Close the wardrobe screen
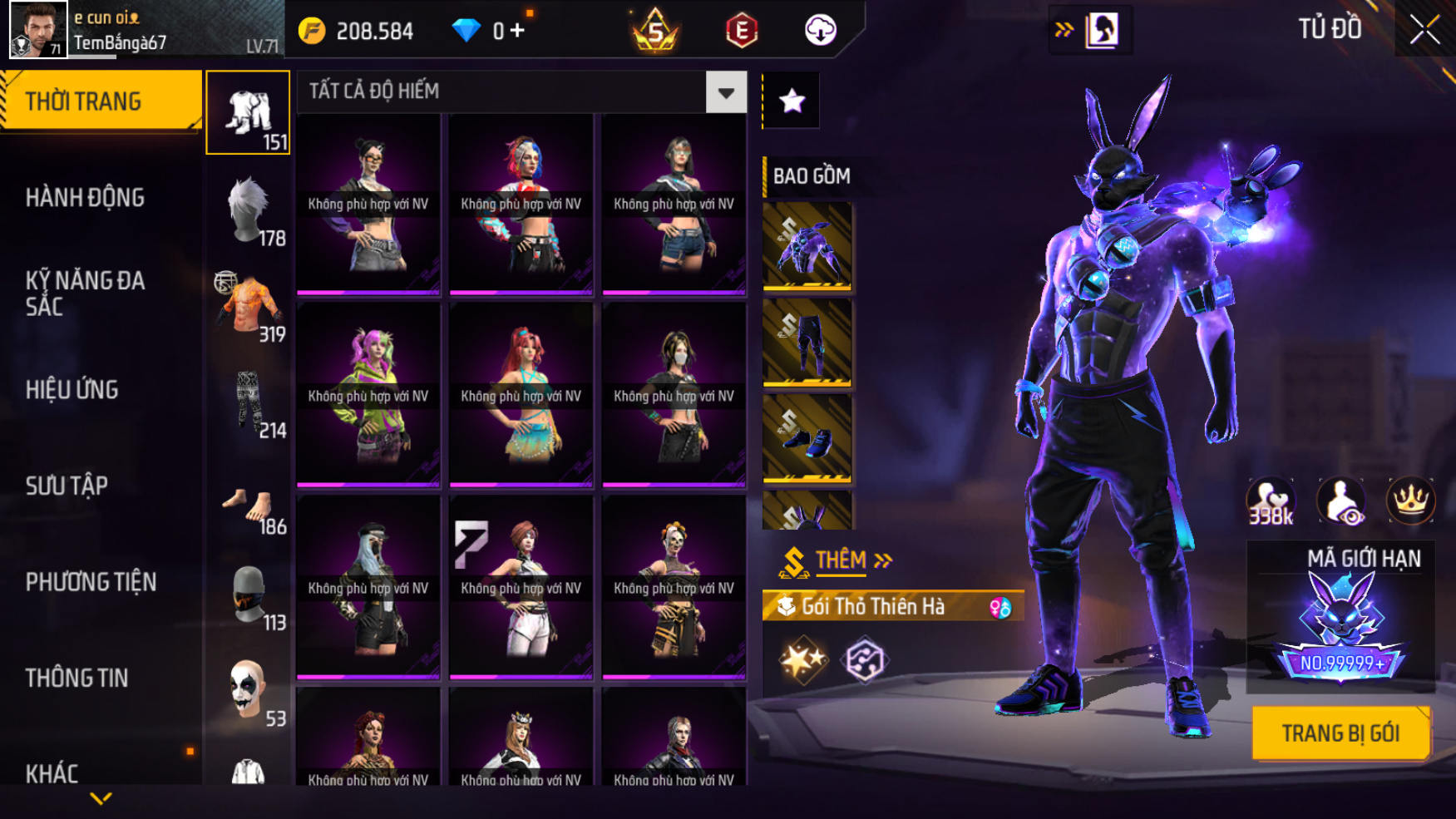 pos(1424,30)
